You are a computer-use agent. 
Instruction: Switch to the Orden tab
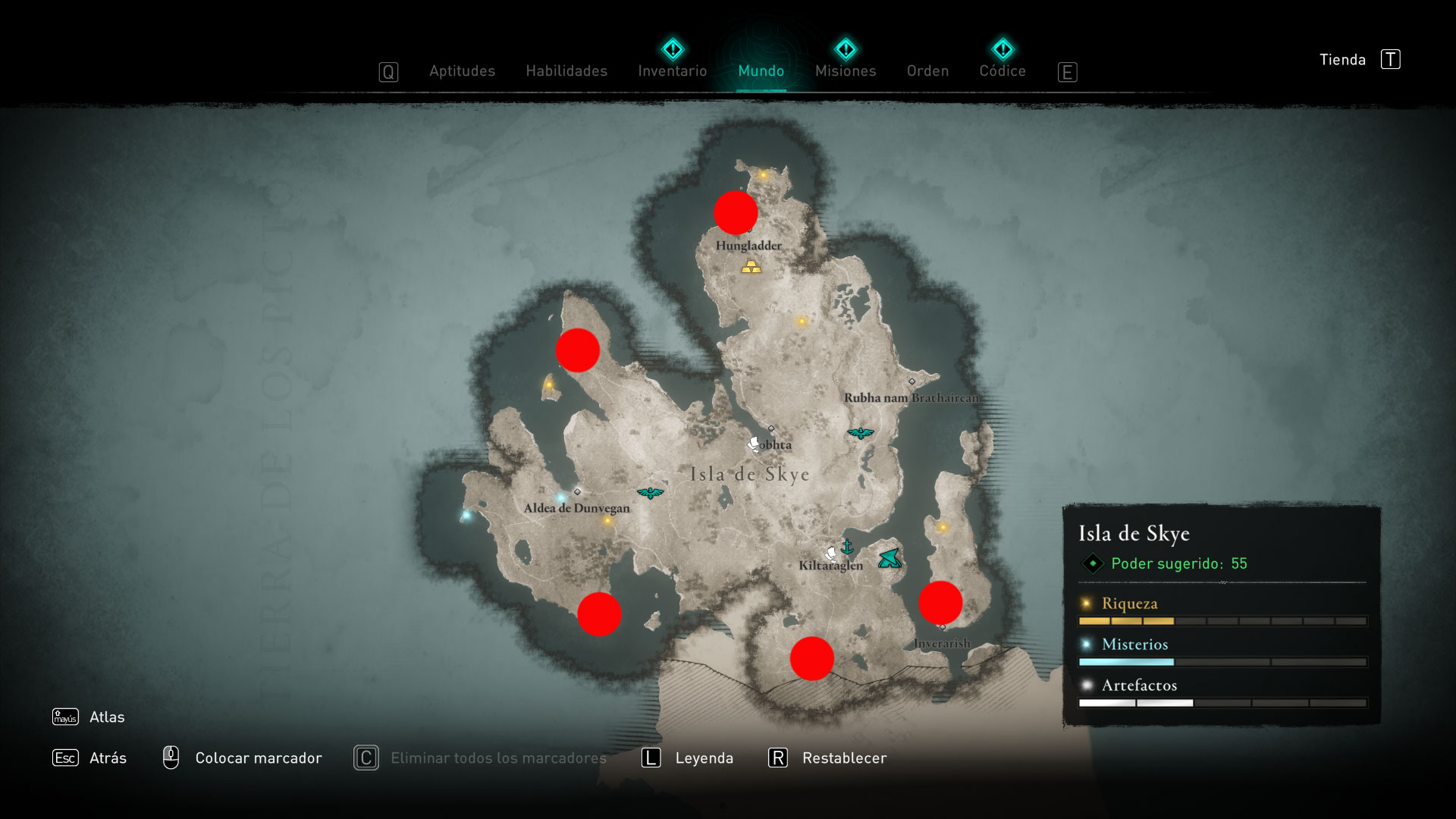(927, 71)
